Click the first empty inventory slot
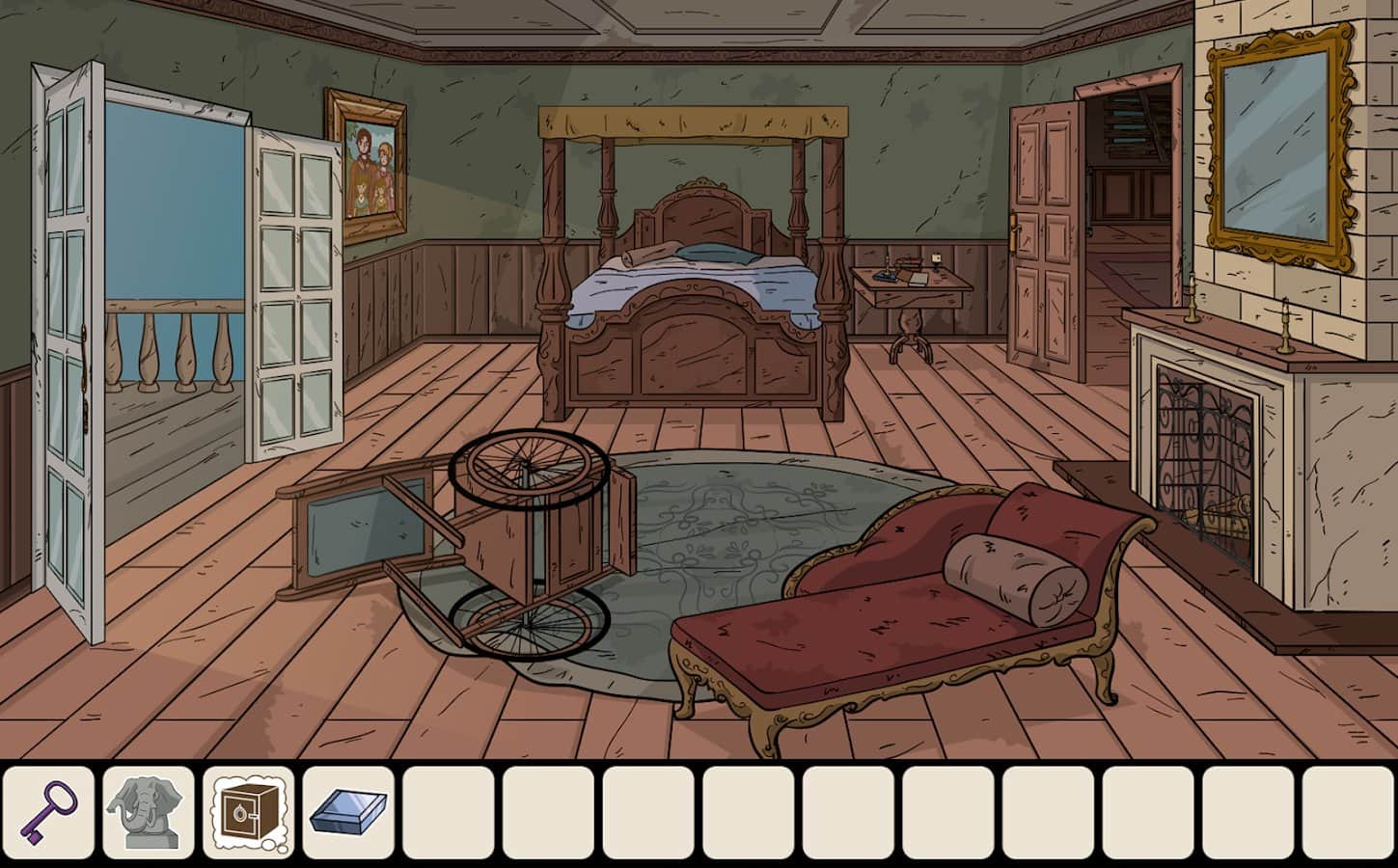Viewport: 1398px width, 868px height. pos(449,813)
